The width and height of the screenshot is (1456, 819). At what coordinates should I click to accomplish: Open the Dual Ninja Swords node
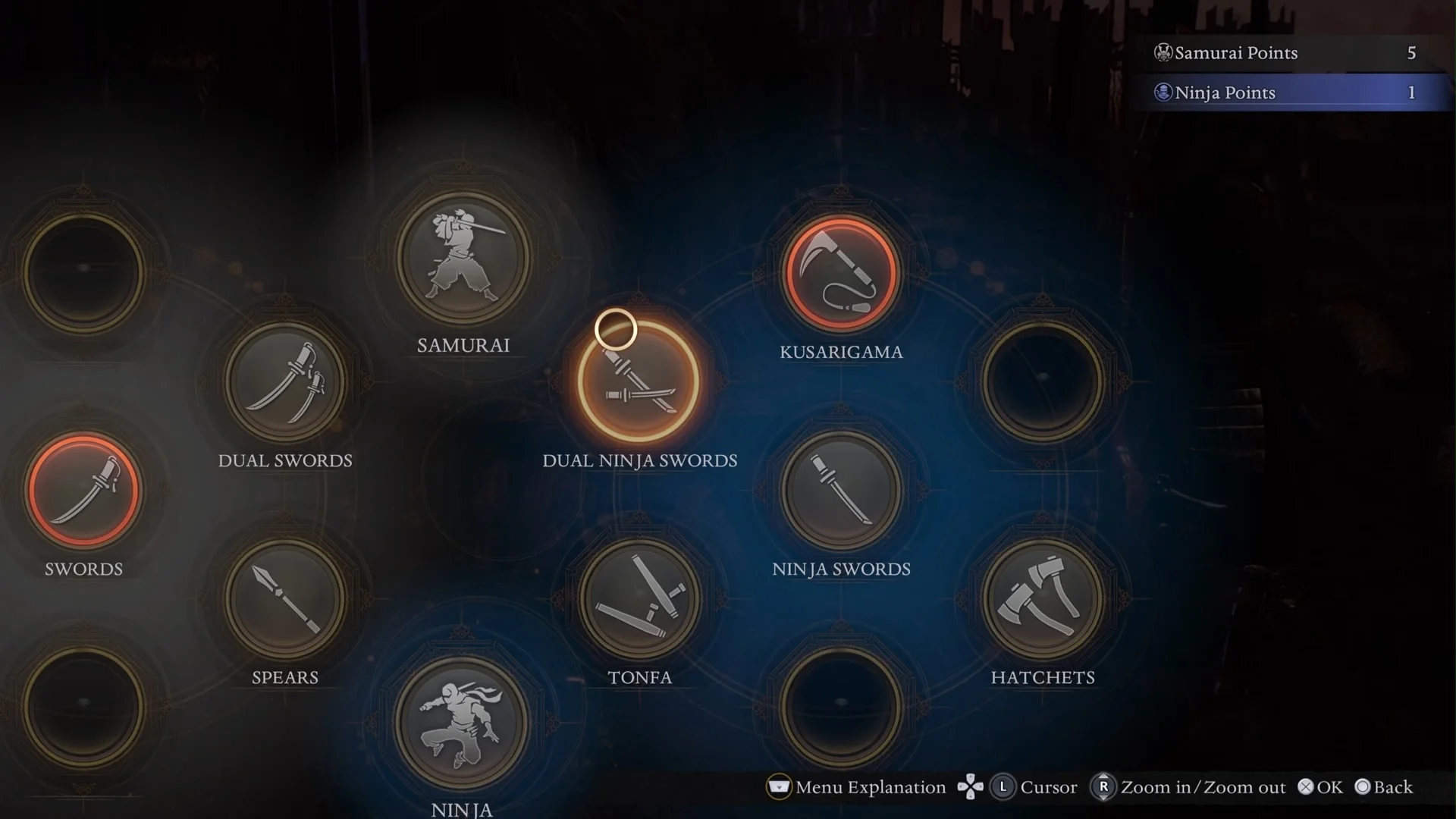(639, 381)
